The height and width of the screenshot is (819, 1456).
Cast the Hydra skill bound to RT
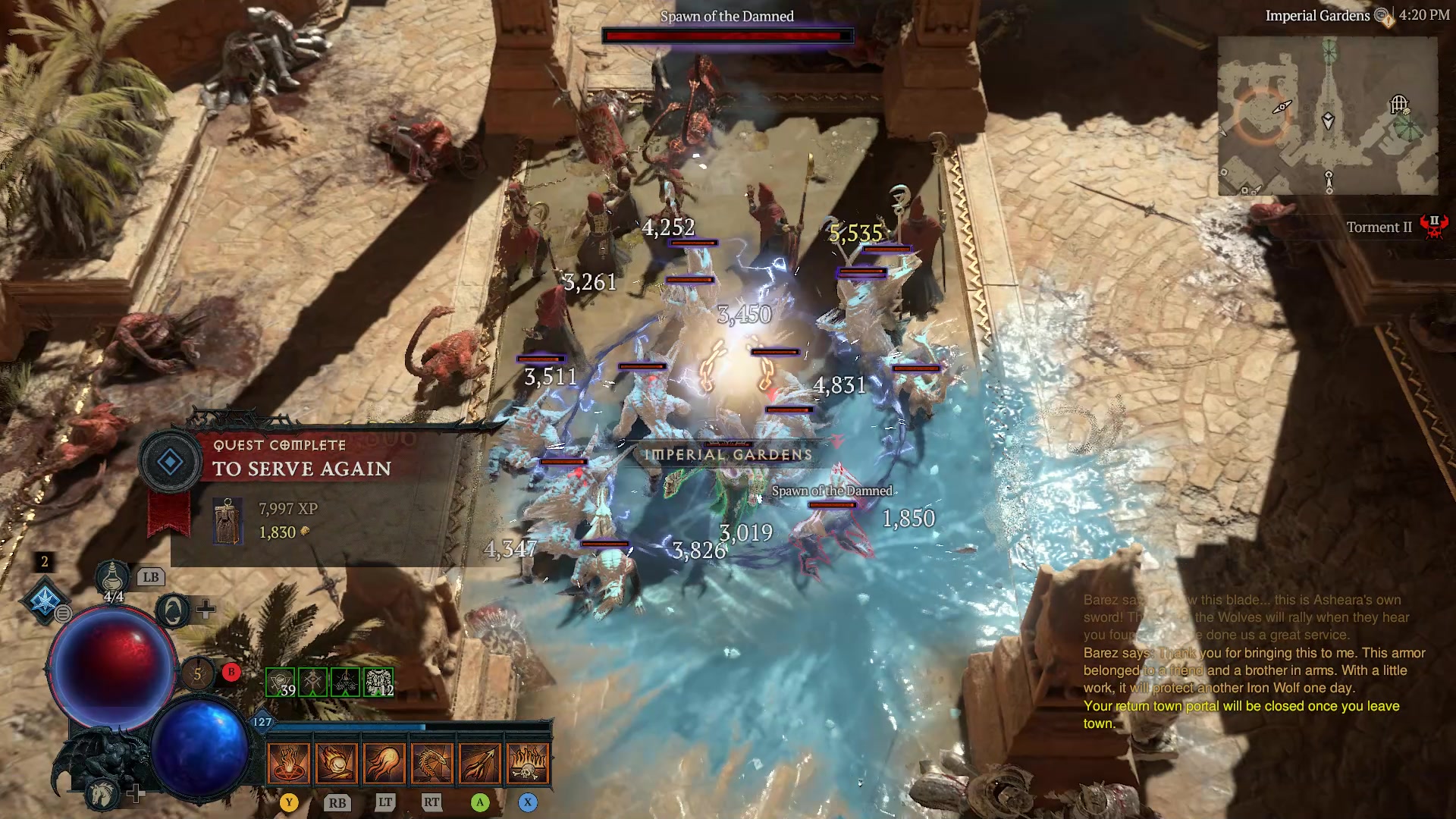coord(432,764)
